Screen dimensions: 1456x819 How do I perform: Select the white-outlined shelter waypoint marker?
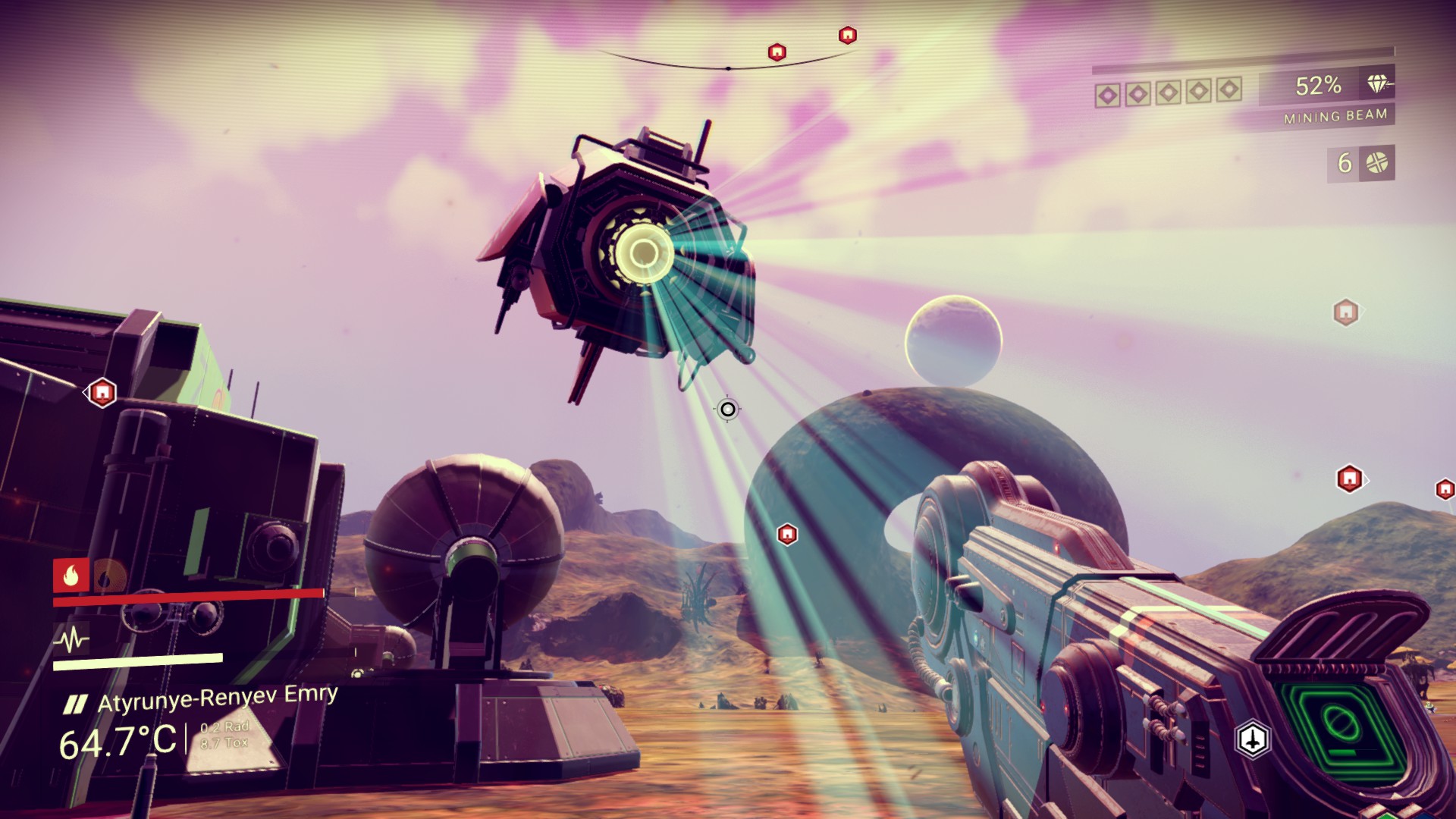coord(102,393)
